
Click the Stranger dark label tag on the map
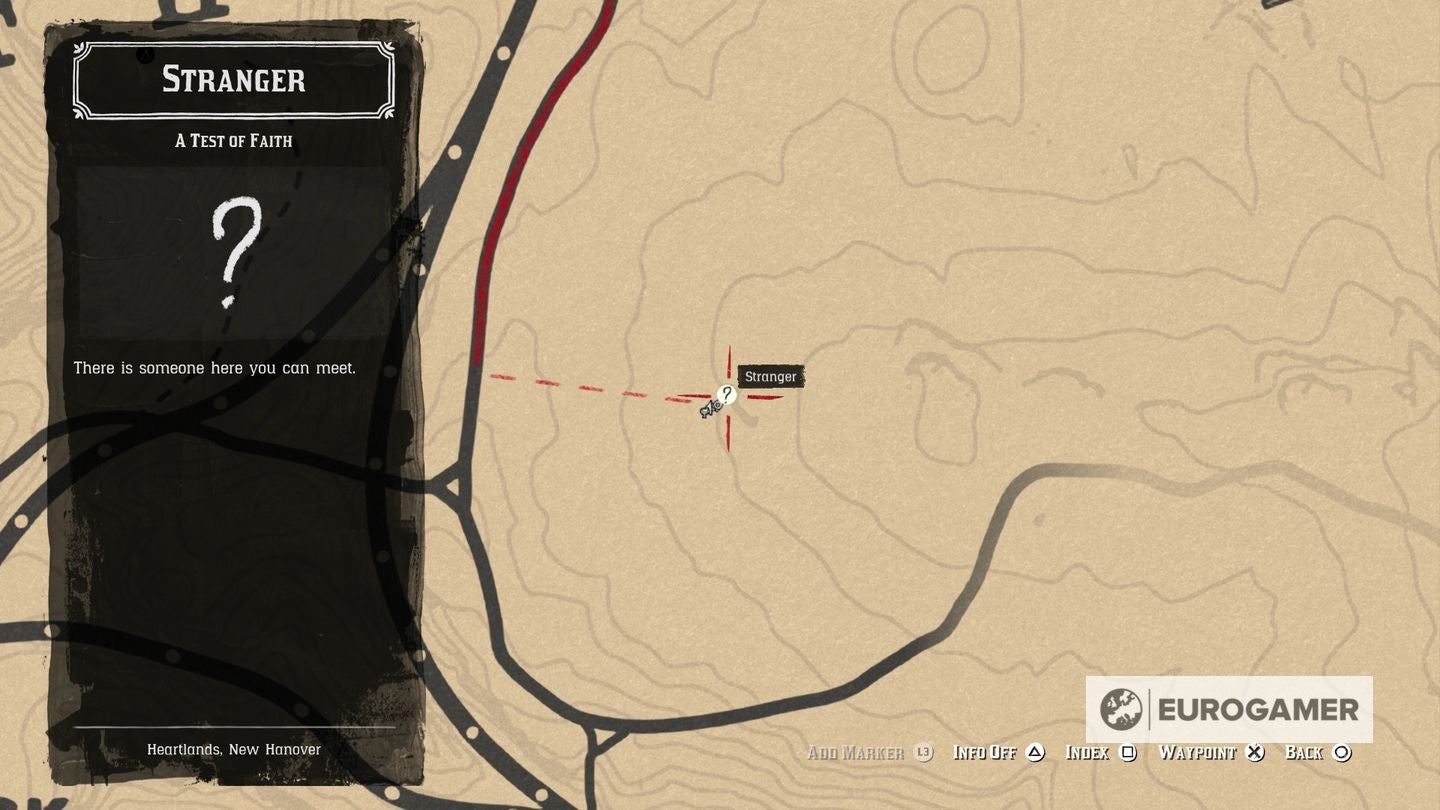[770, 377]
